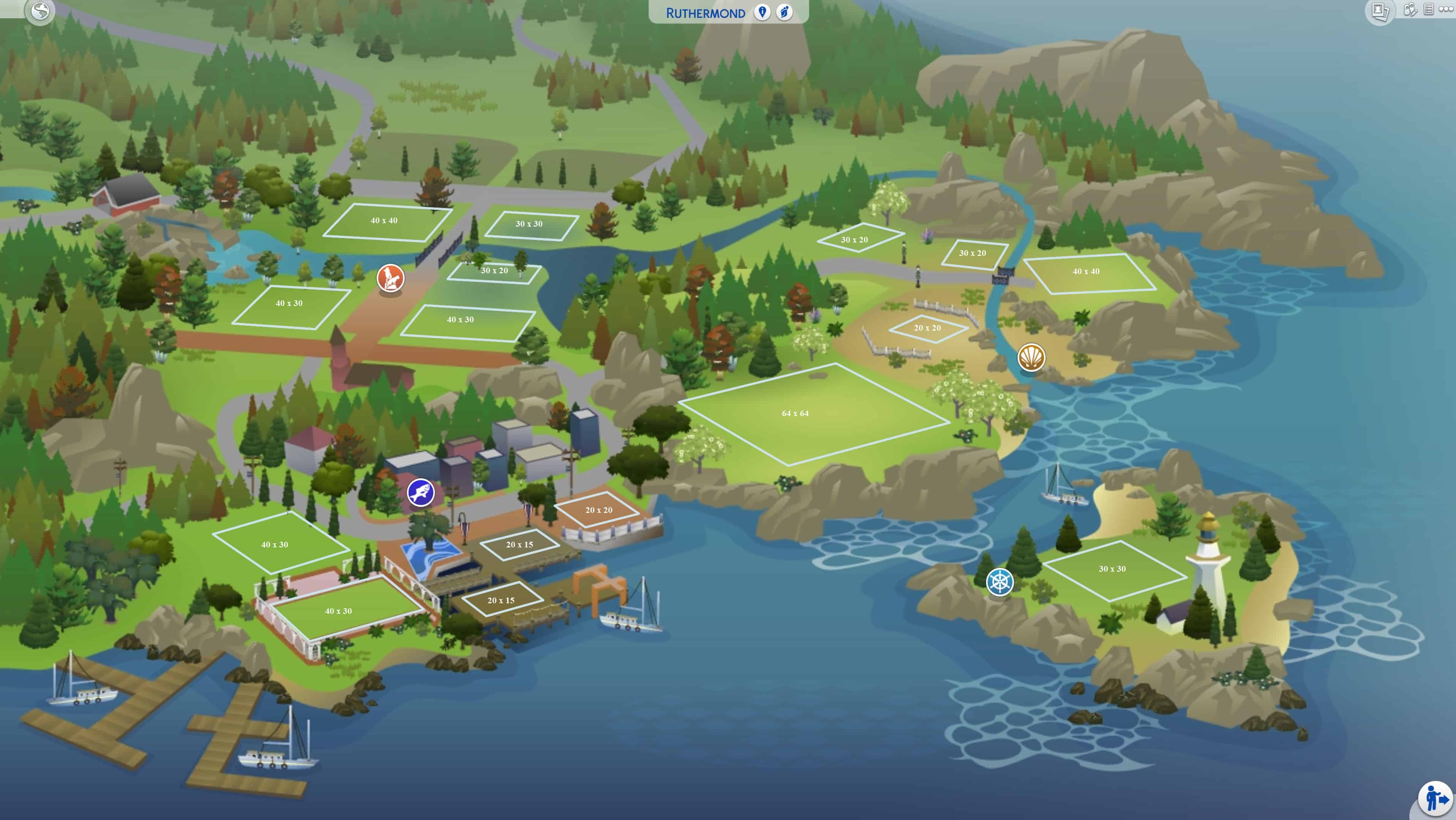Select the seashell beach map marker
This screenshot has height=820, width=1456.
pyautogui.click(x=1031, y=357)
